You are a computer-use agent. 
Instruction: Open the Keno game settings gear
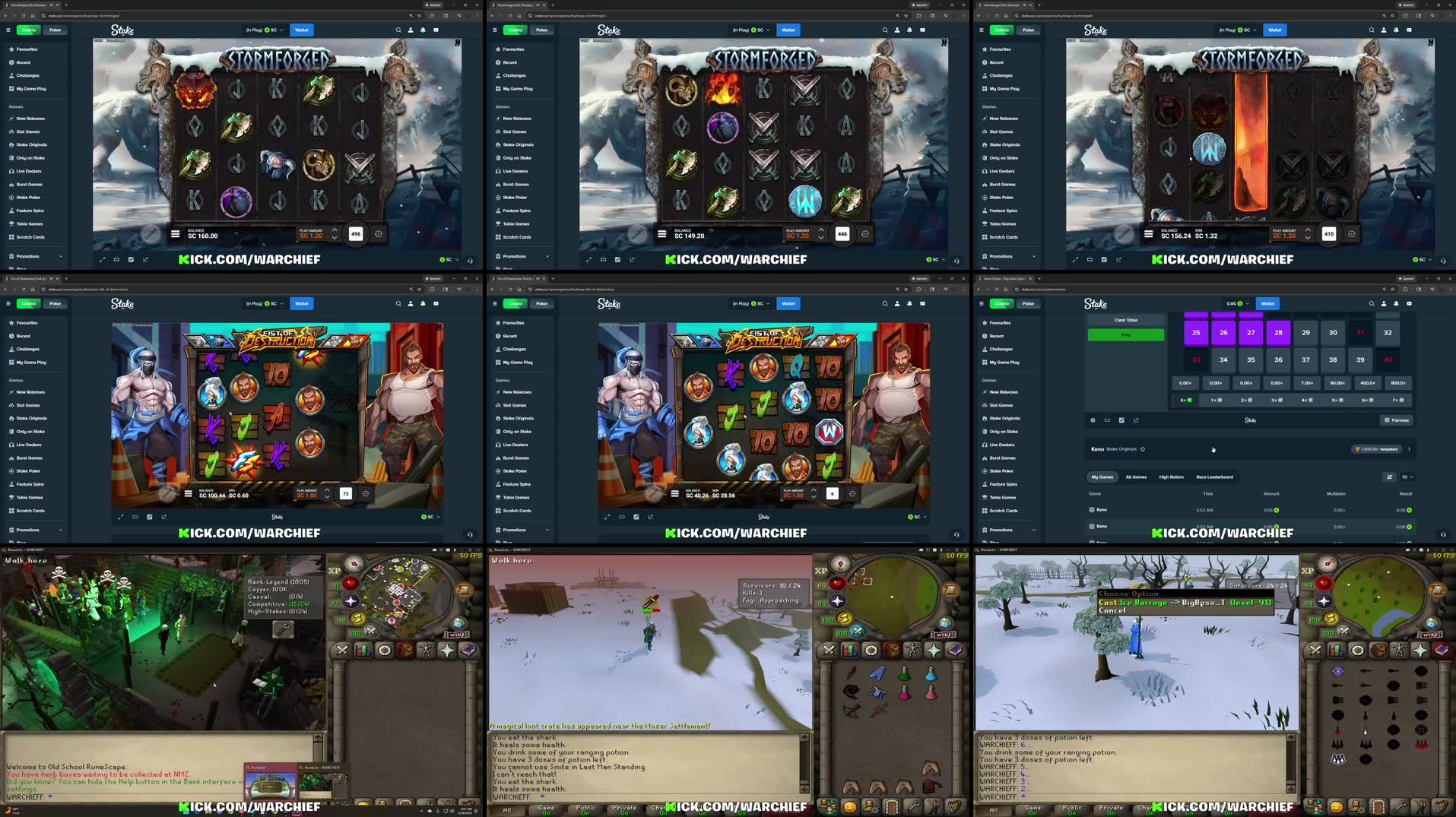coord(1093,420)
